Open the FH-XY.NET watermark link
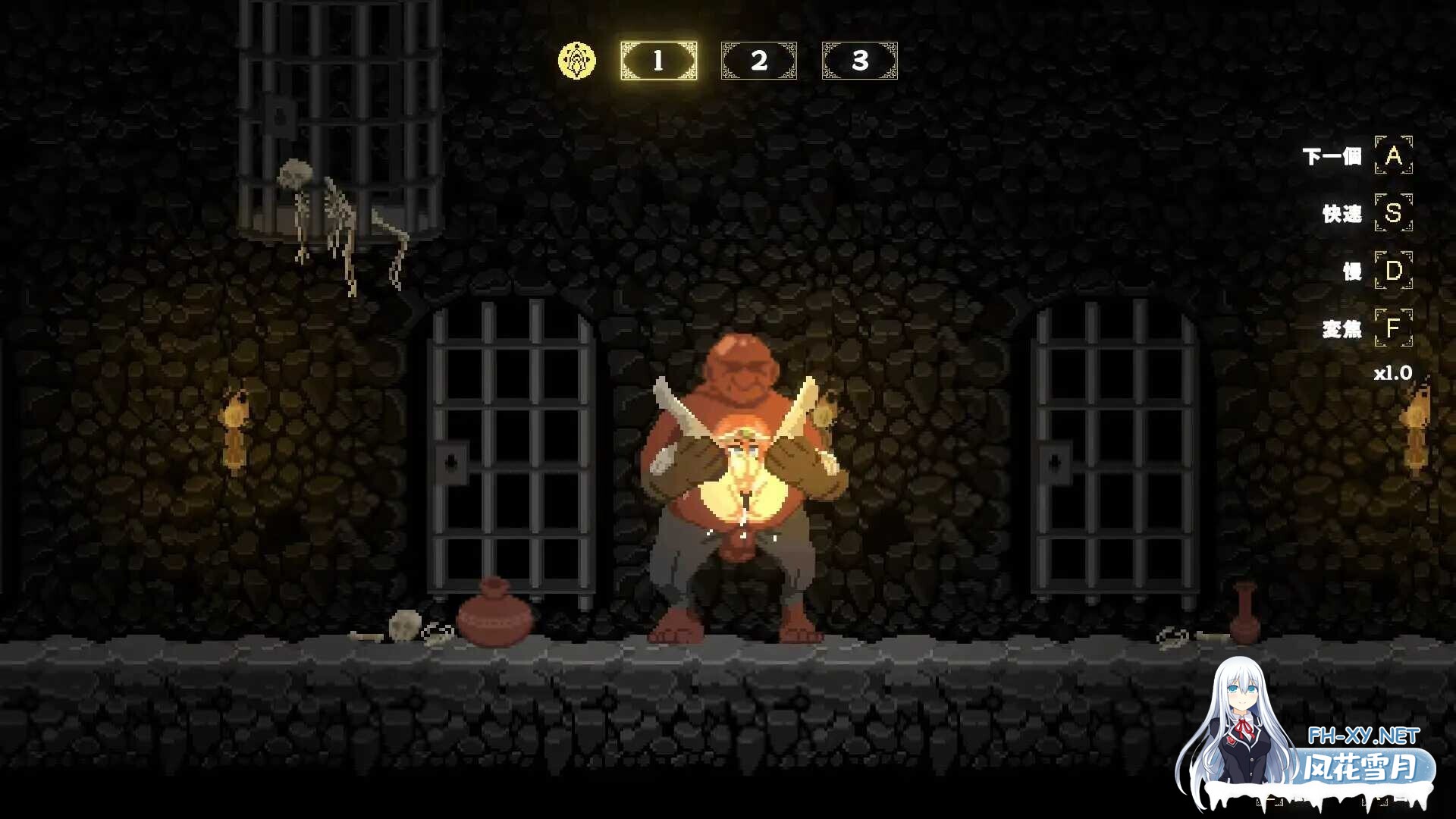This screenshot has width=1456, height=819. click(1363, 735)
